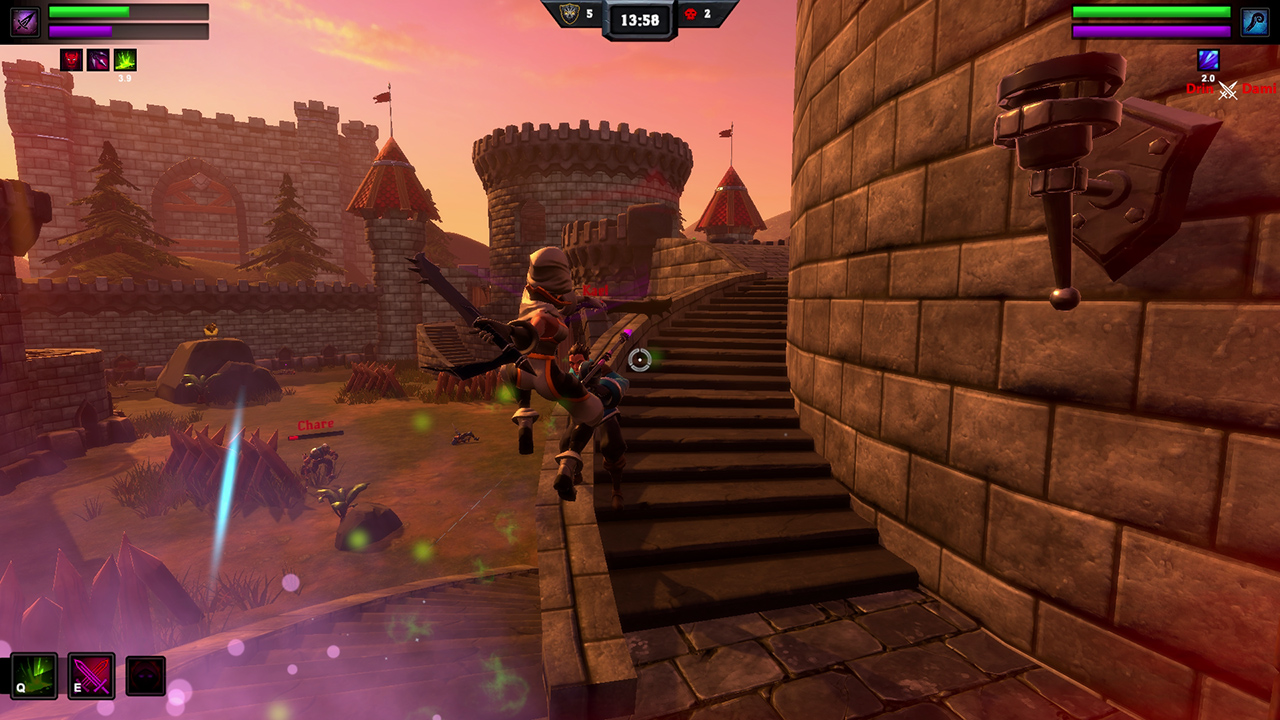
Task: Activate the green burst Q ability
Action: [34, 676]
